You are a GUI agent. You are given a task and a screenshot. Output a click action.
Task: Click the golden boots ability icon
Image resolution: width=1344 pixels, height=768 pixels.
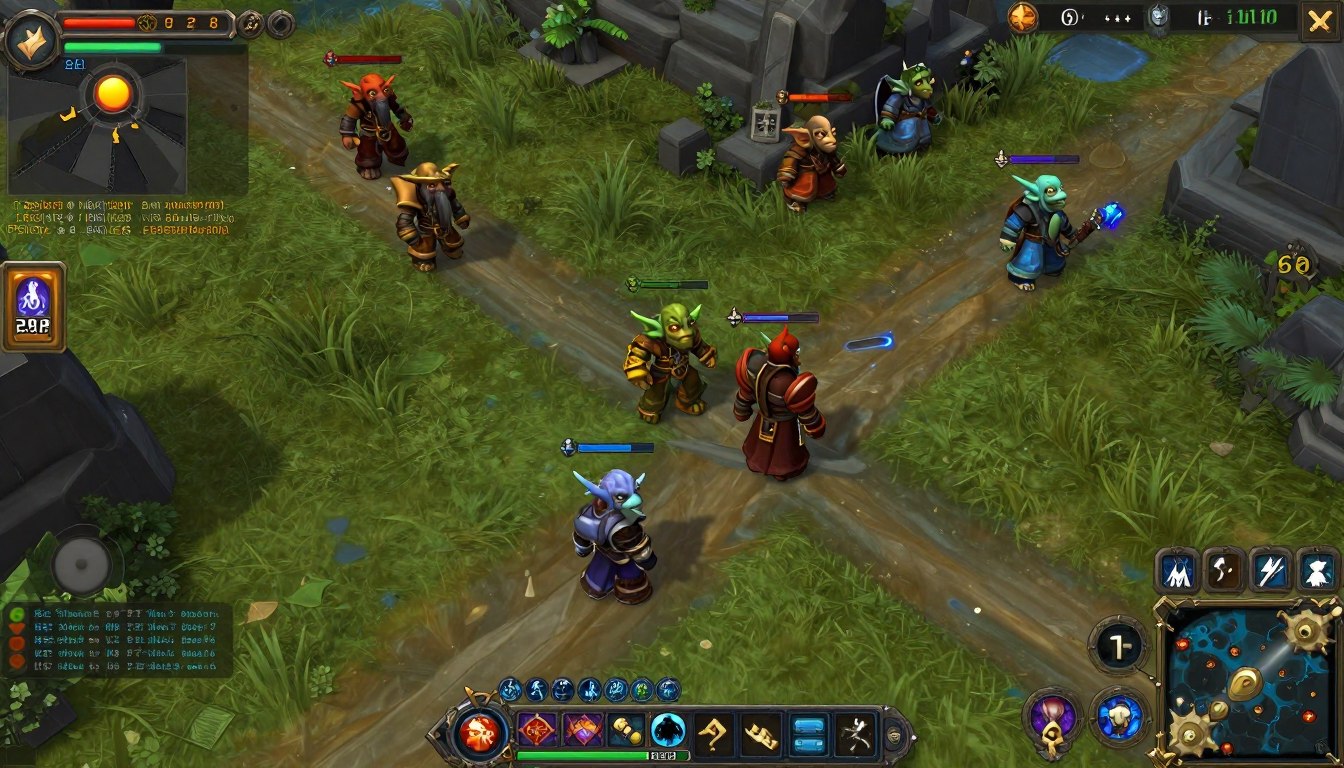(626, 729)
